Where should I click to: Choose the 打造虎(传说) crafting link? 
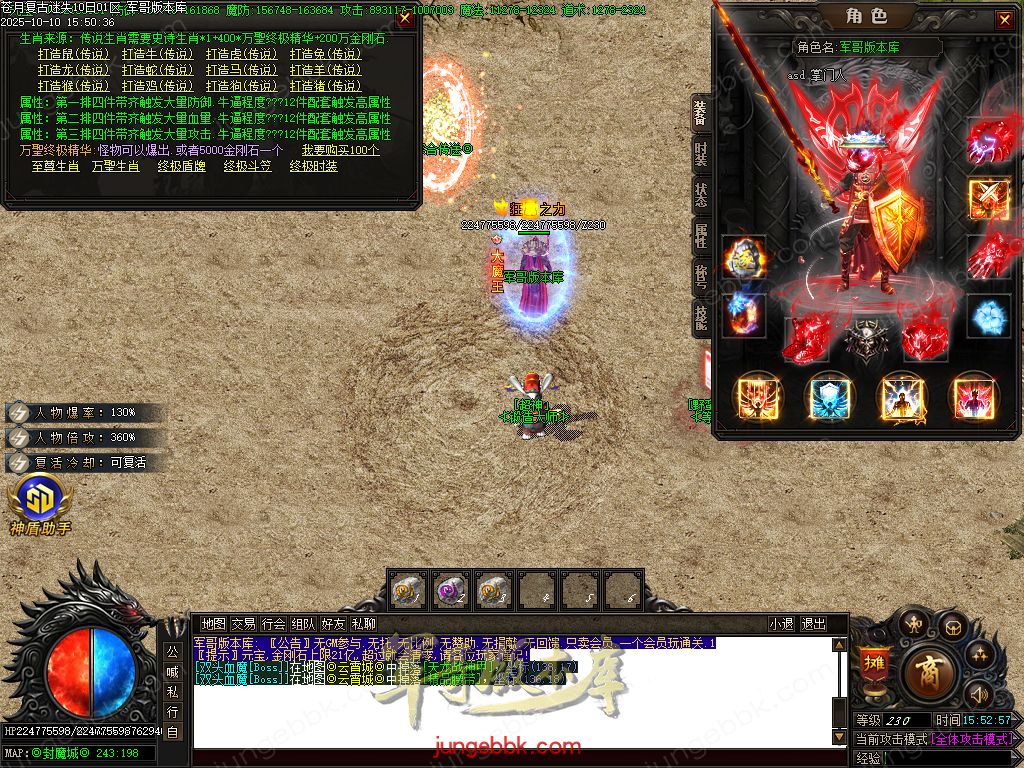tap(241, 54)
